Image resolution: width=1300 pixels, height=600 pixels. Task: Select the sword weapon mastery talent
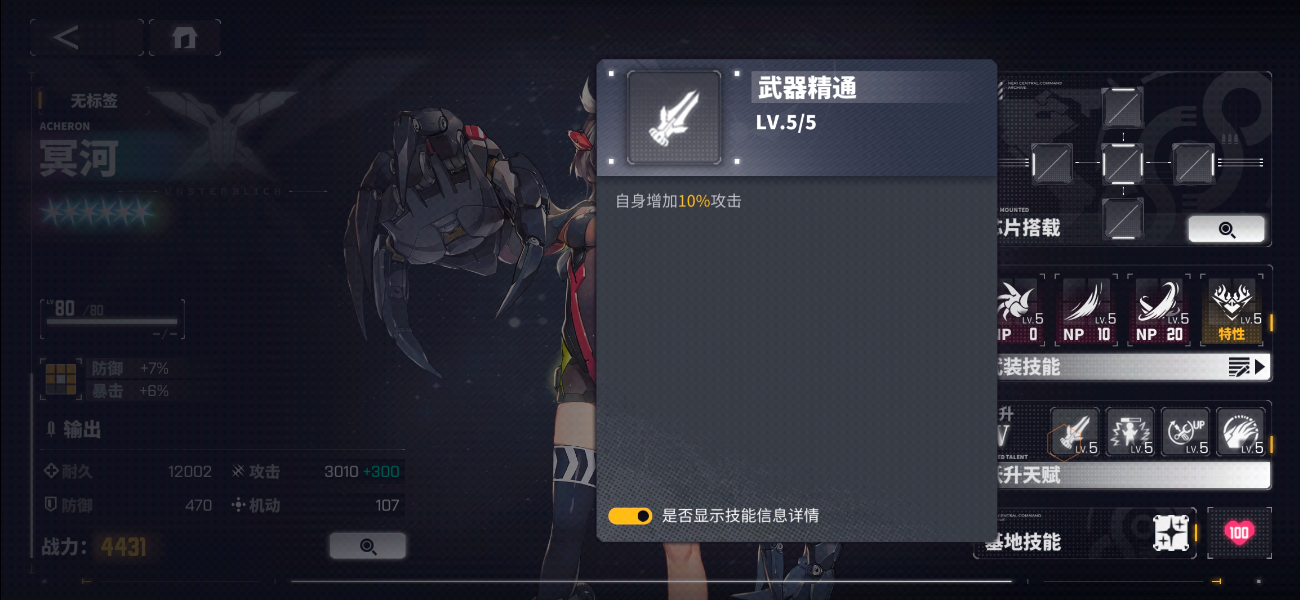tap(1075, 432)
